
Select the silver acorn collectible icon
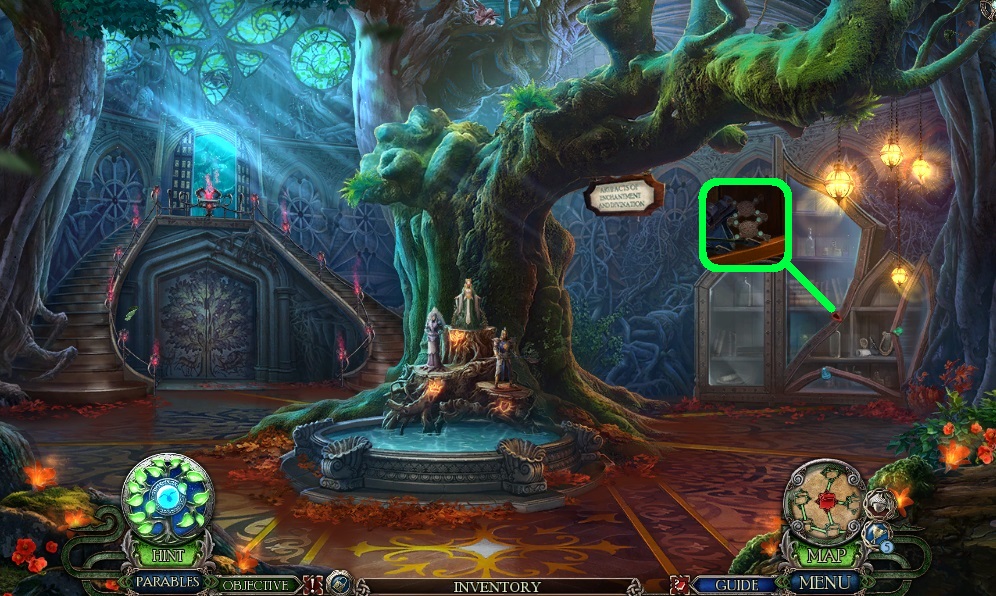(x=878, y=504)
